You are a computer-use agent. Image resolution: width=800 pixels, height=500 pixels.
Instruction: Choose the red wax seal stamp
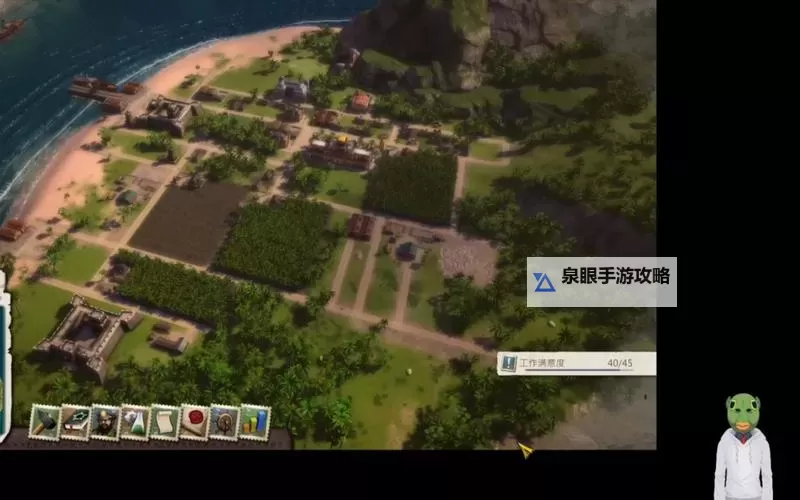click(x=195, y=422)
